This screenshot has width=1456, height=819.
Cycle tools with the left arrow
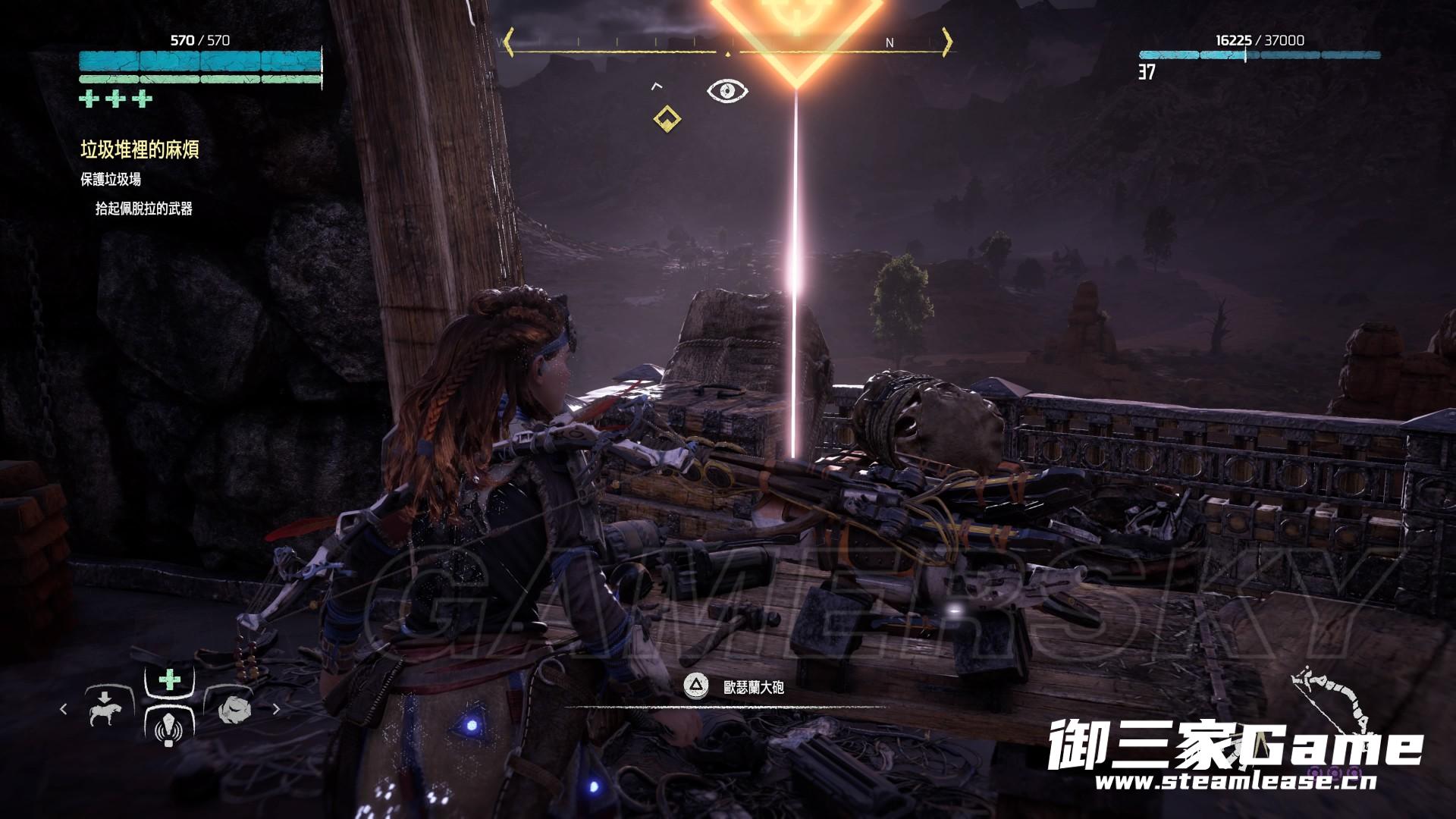[64, 709]
